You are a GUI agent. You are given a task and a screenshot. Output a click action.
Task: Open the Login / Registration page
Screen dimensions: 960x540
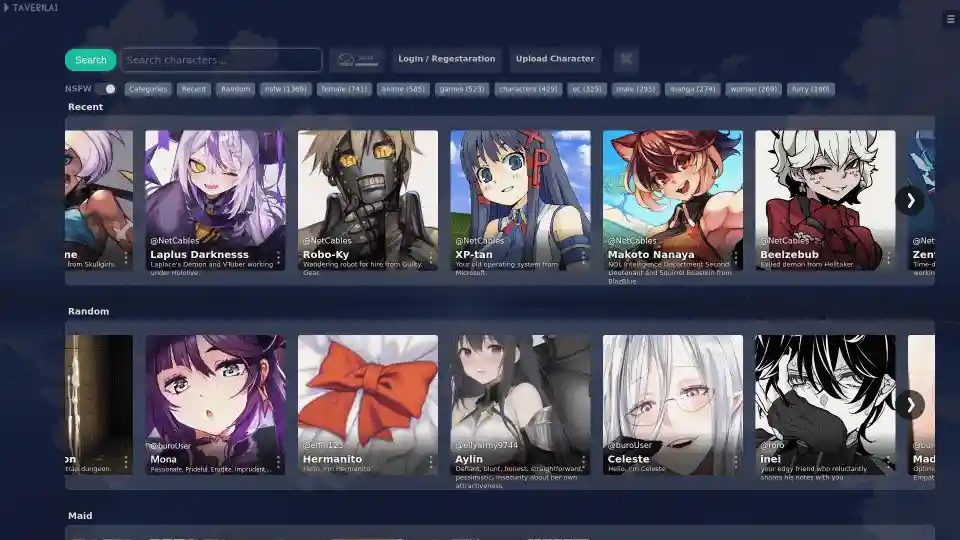tap(446, 59)
